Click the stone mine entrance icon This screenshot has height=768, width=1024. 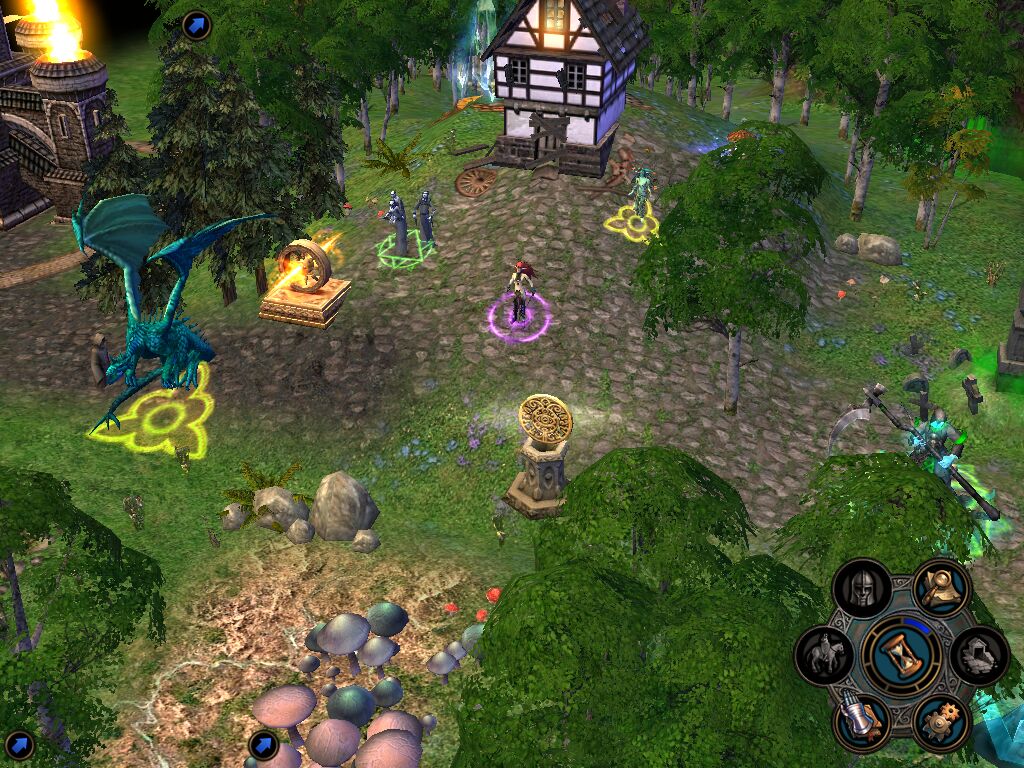click(x=979, y=656)
